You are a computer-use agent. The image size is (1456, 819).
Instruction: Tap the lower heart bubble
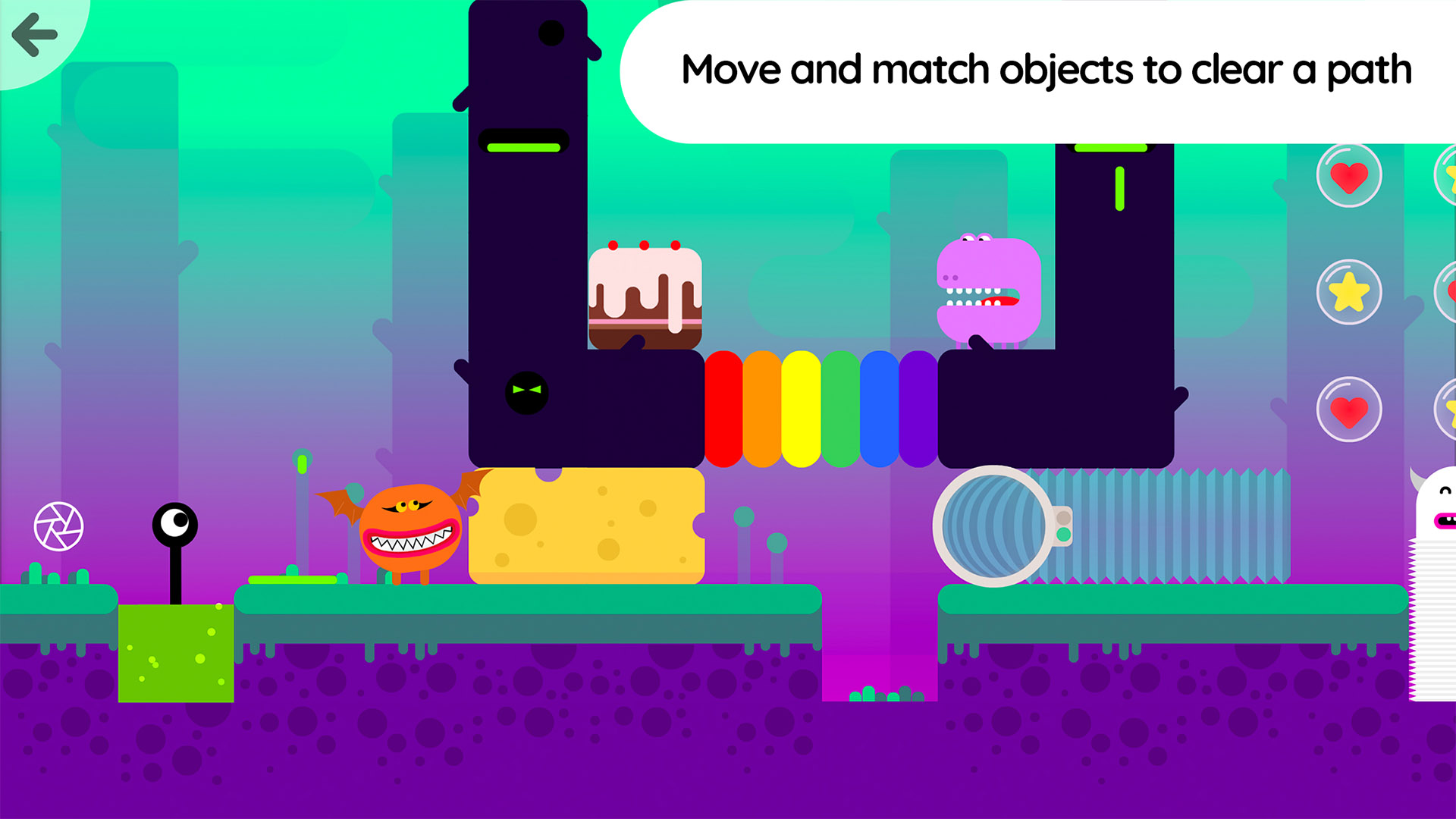(1351, 409)
